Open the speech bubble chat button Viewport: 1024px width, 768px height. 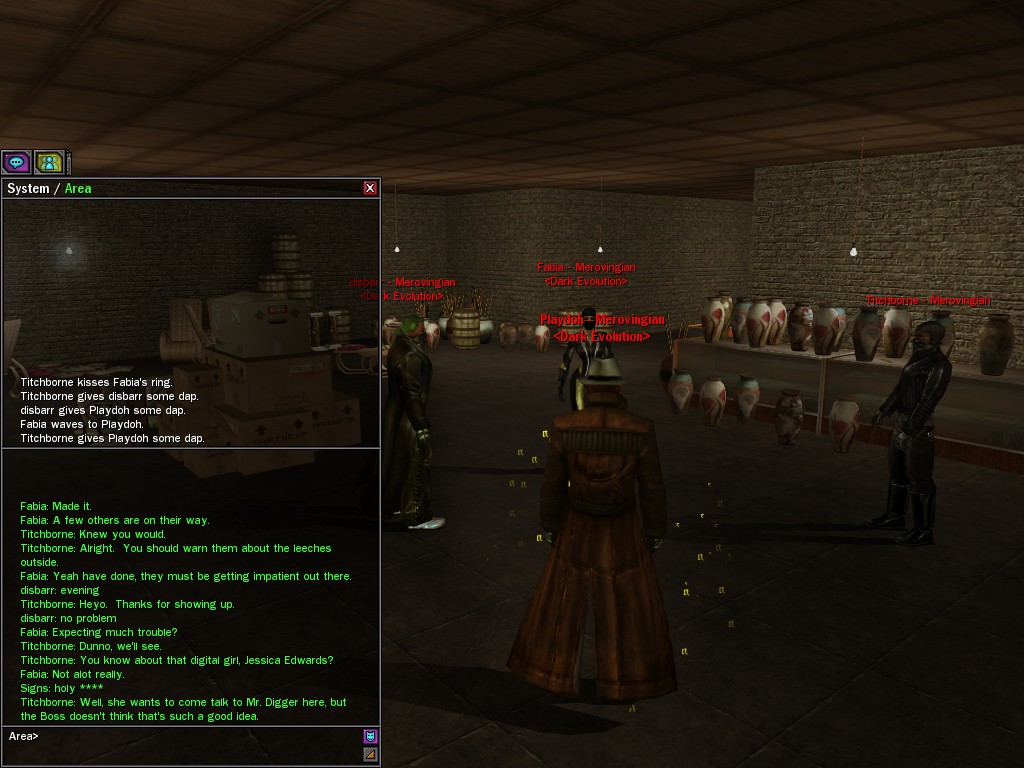coord(16,162)
